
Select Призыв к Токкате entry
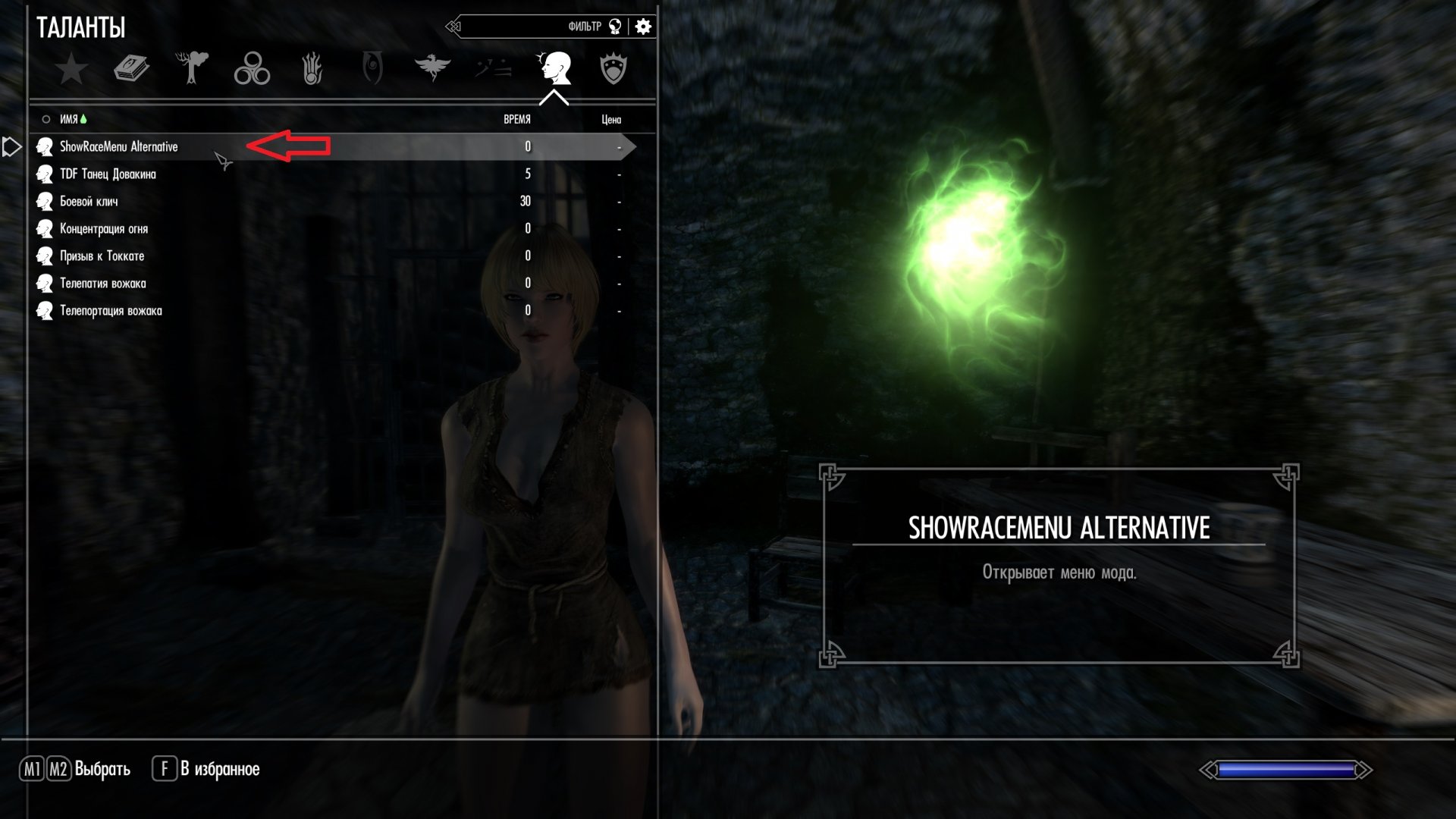(102, 256)
